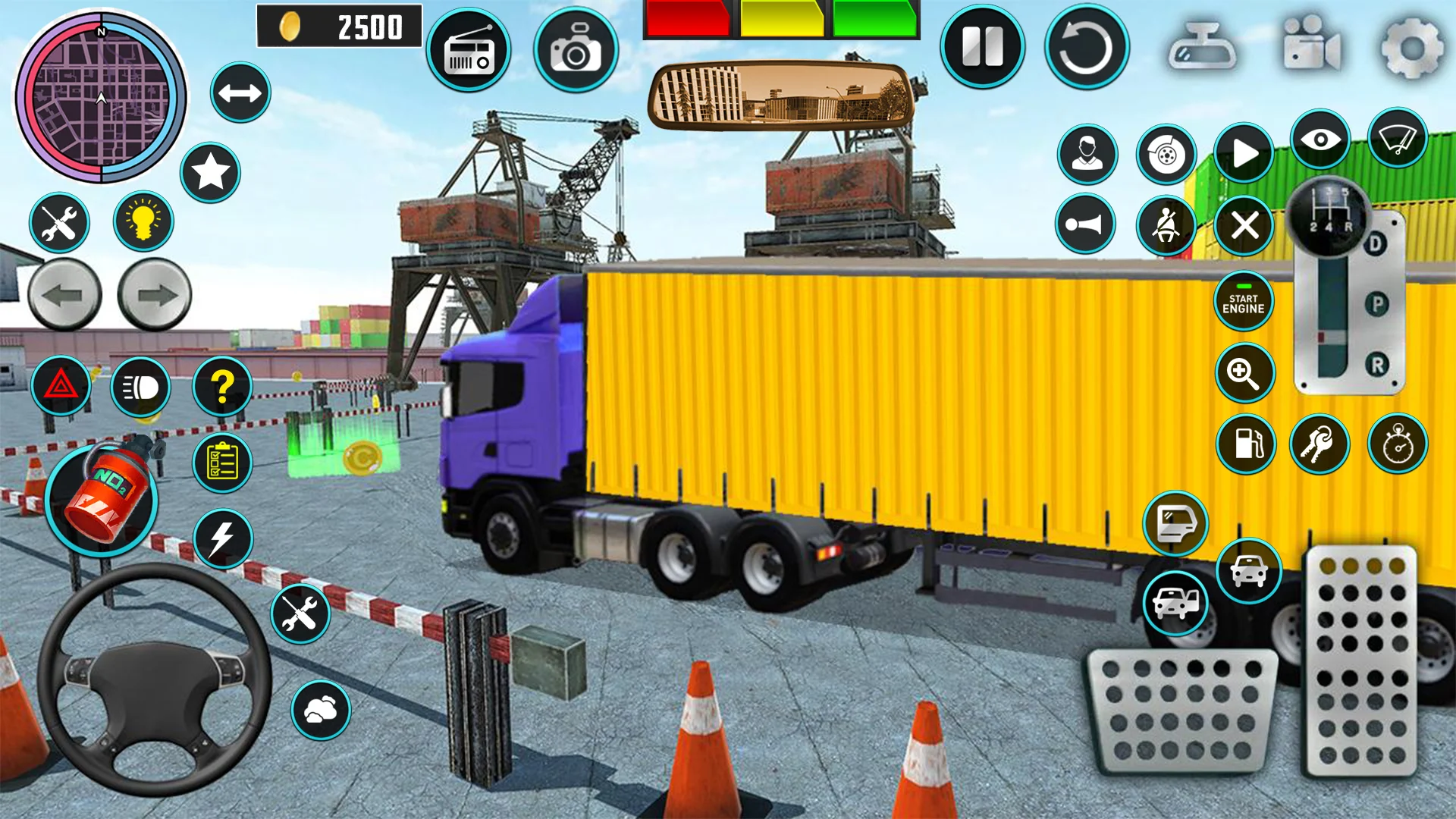Screen dimensions: 1456x819
Task: Honk the horn button
Action: [x=1085, y=224]
